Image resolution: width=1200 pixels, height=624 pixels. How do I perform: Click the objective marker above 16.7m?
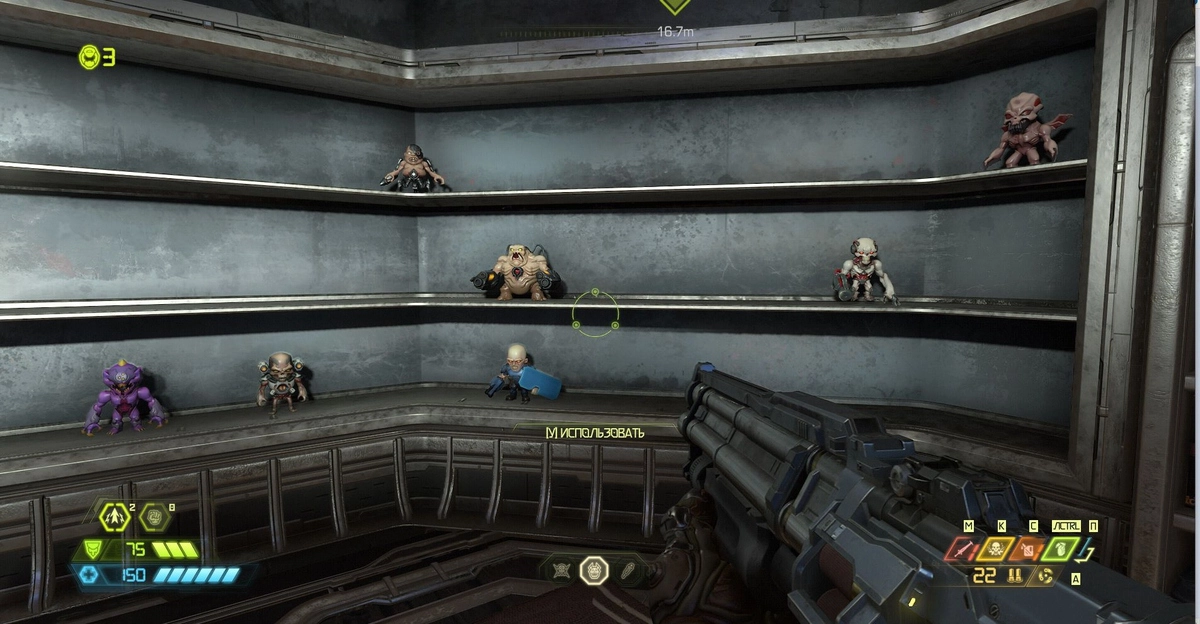click(675, 6)
